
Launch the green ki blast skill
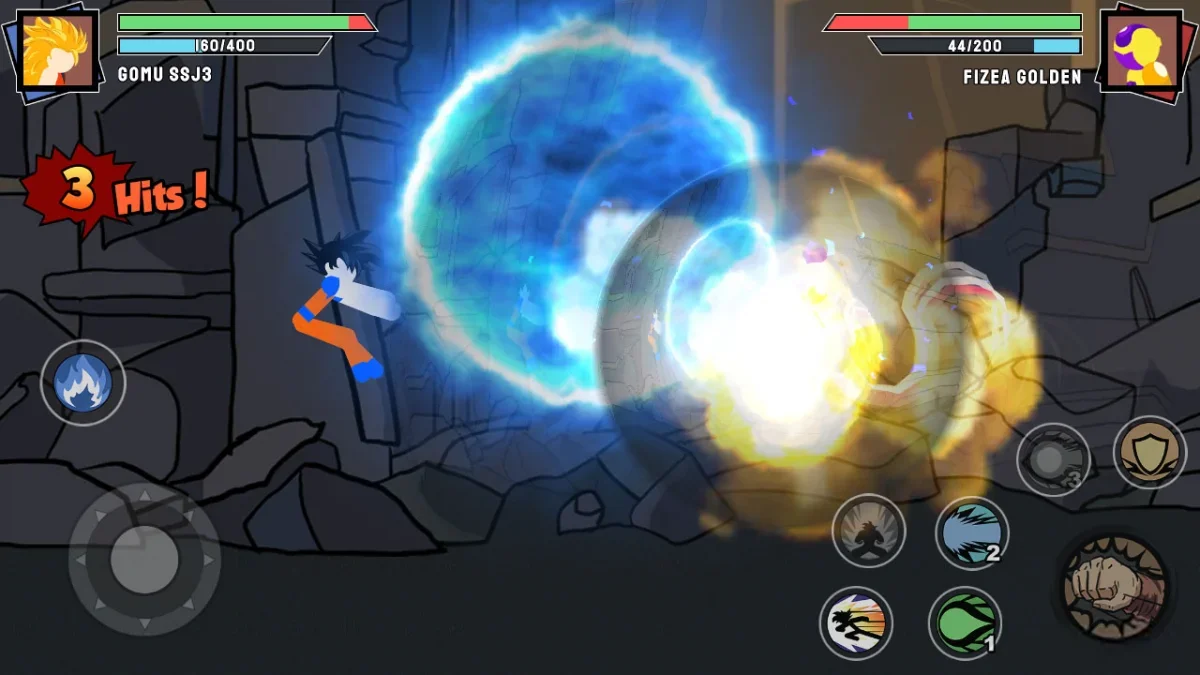965,622
